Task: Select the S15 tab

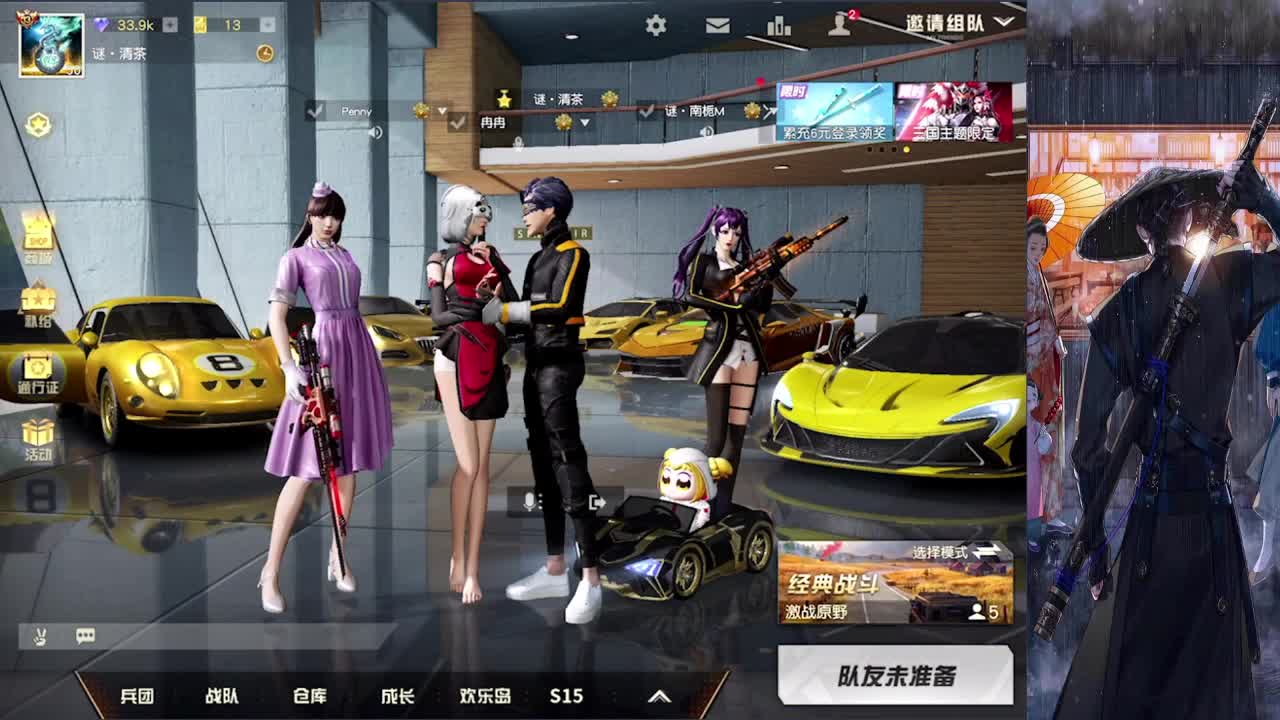Action: coord(566,696)
